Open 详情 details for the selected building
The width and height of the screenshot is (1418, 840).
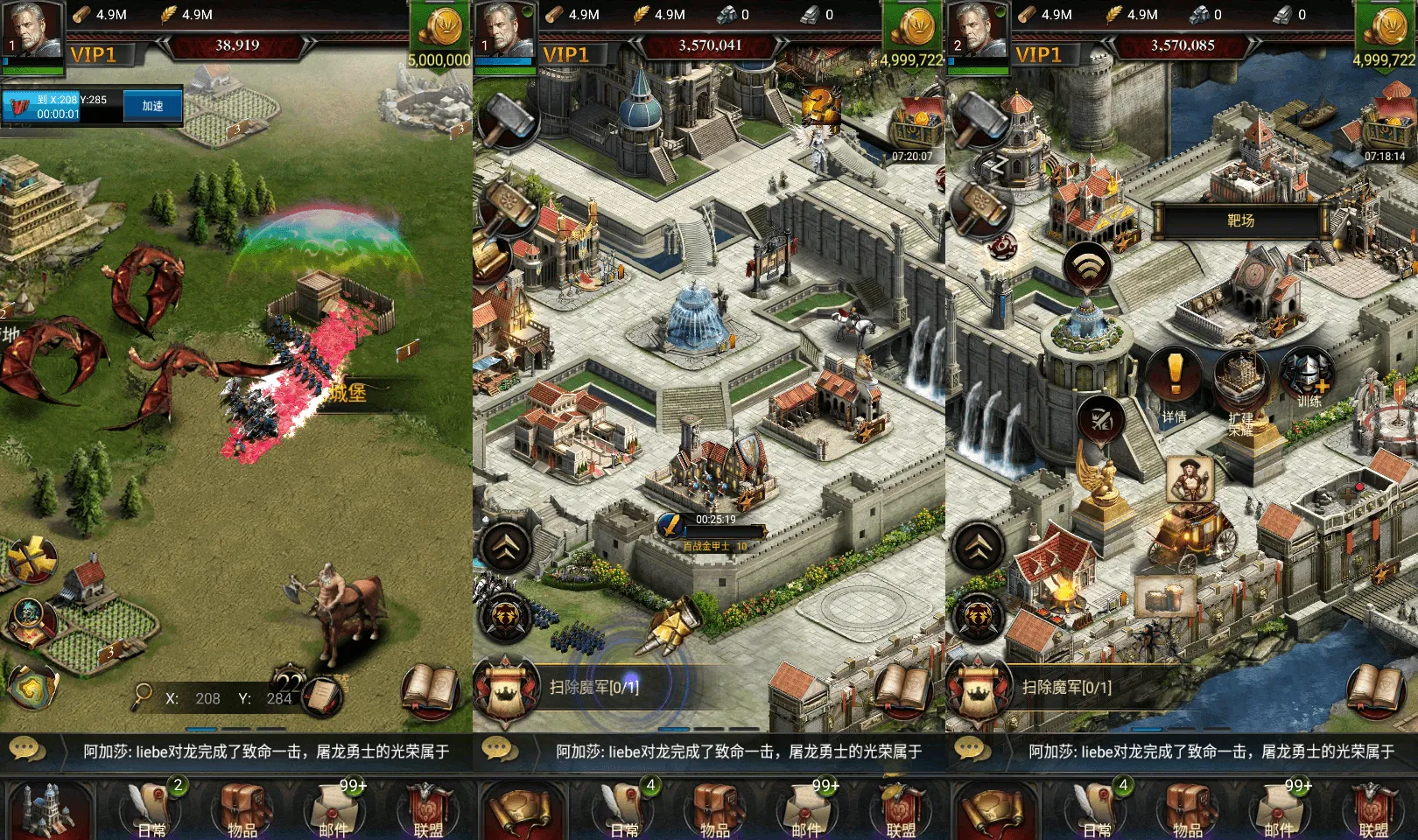pos(1175,379)
